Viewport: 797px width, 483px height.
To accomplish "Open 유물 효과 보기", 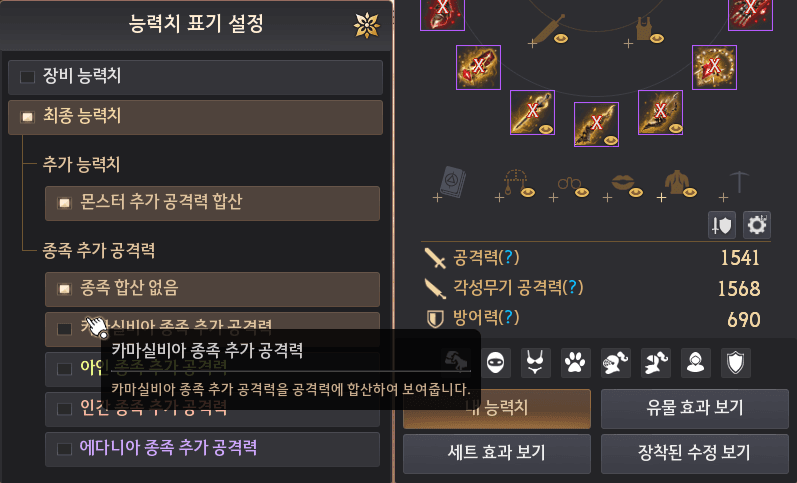I will click(x=689, y=408).
